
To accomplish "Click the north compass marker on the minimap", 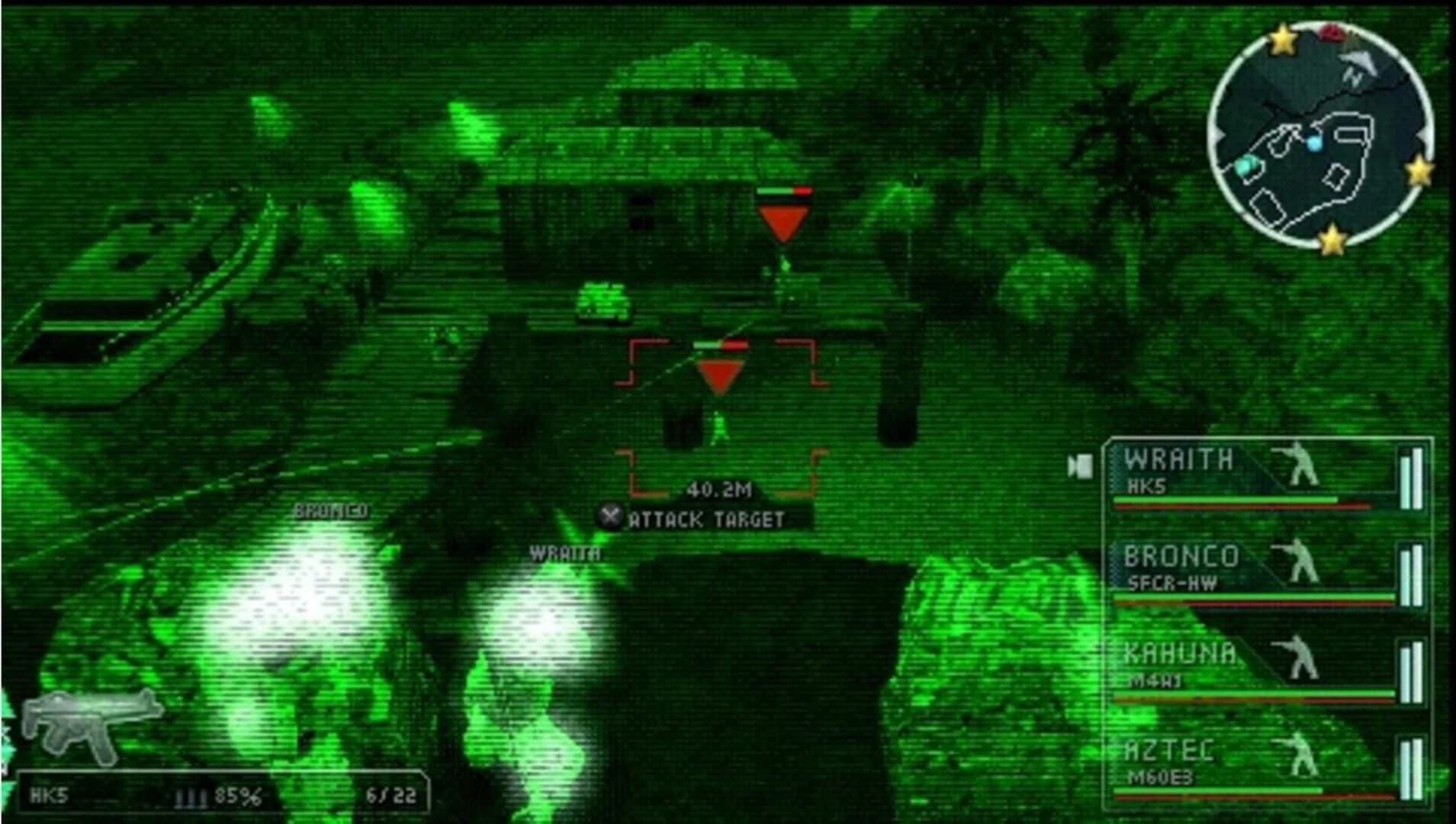I will coord(1353,76).
